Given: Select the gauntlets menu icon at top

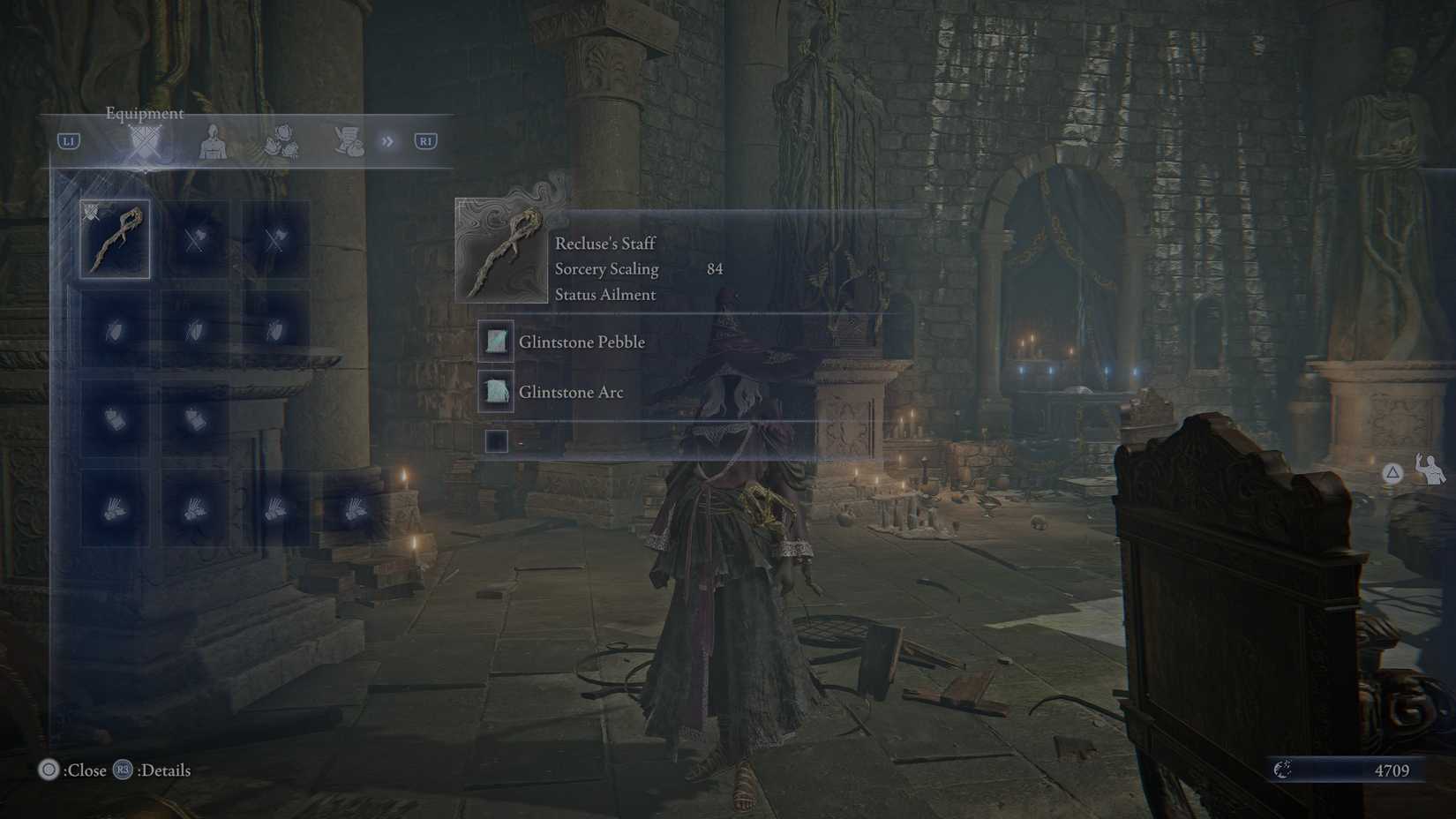Looking at the screenshot, I should (278, 141).
